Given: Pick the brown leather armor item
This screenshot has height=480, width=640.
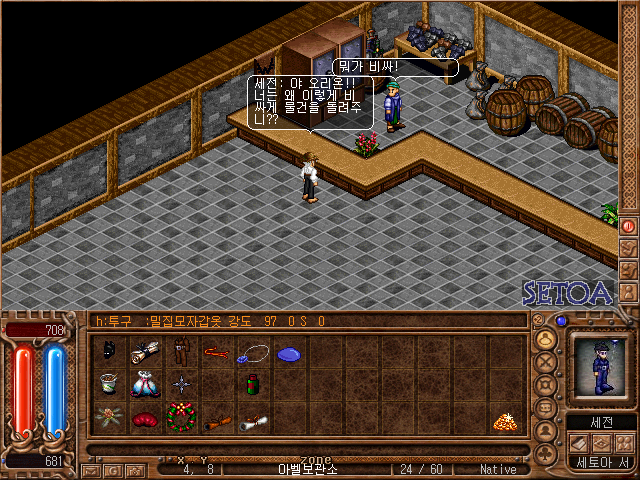Looking at the screenshot, I should 181,352.
